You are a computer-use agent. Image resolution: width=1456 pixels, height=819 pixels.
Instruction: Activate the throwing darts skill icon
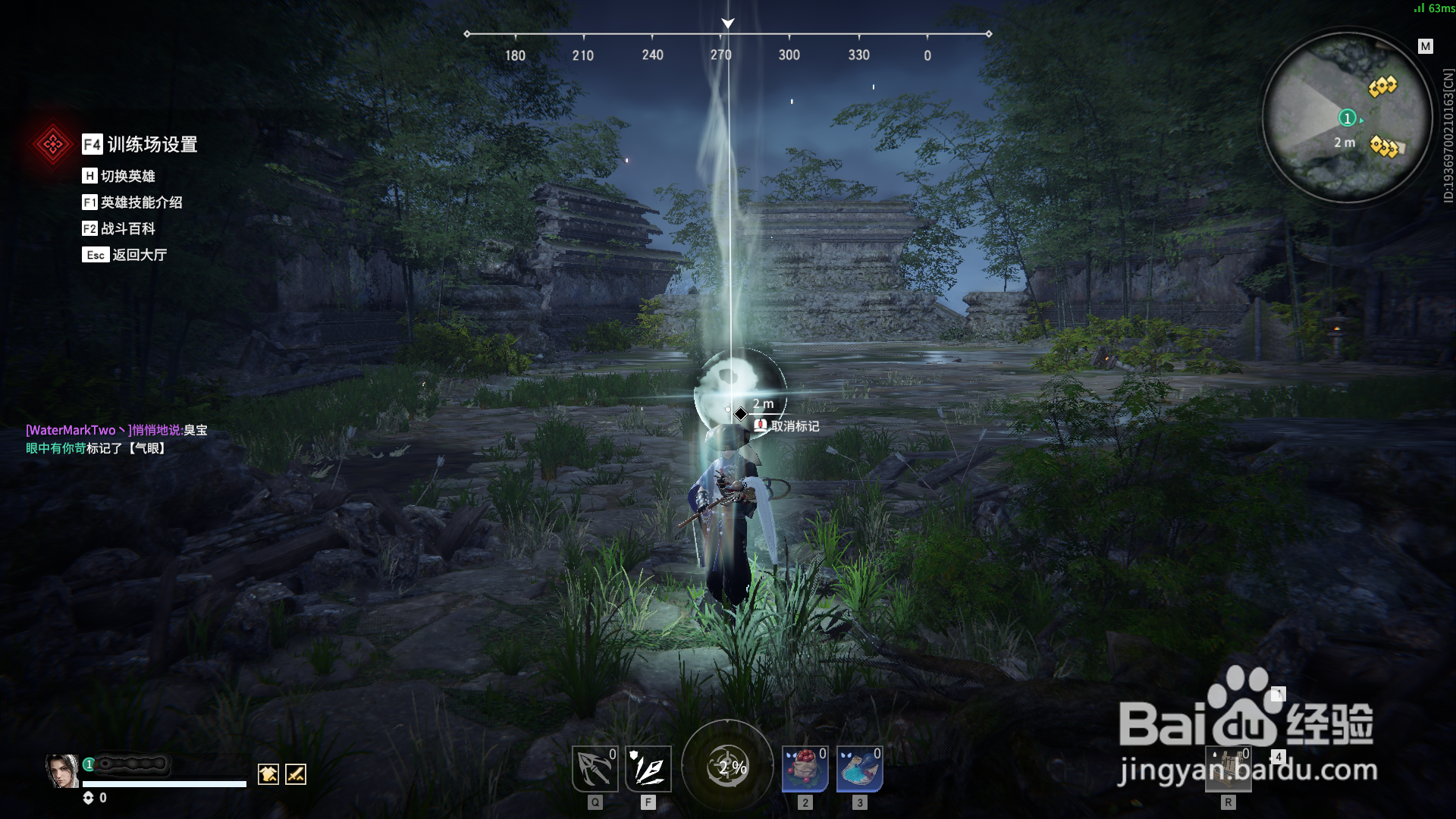pos(648,769)
